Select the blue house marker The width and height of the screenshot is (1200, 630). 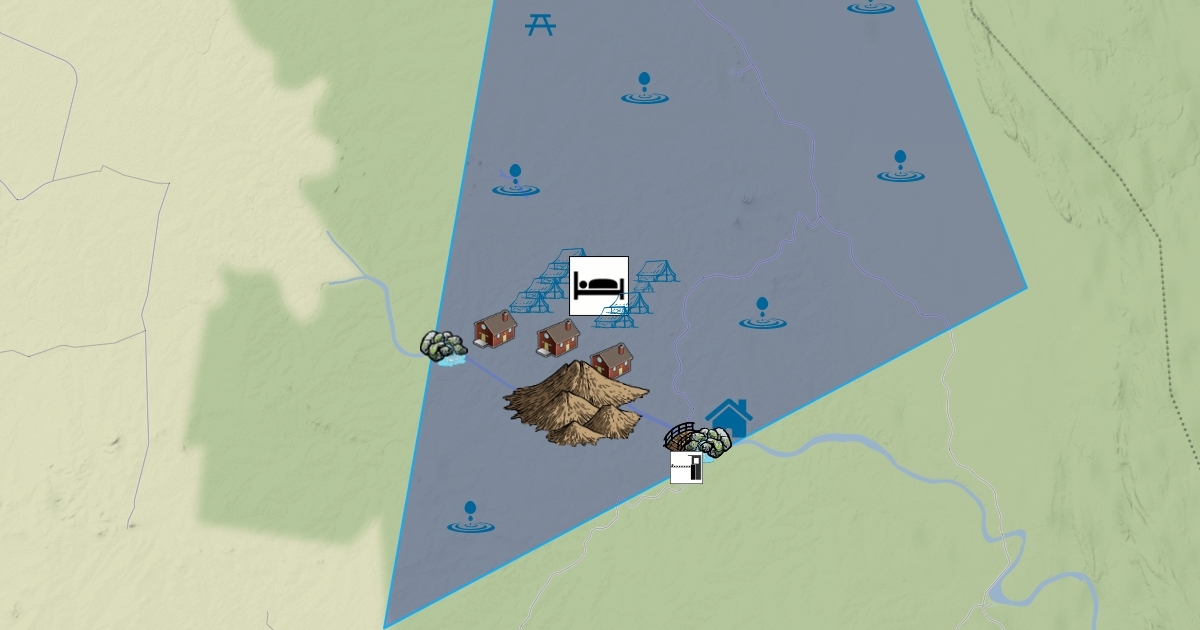tap(729, 417)
